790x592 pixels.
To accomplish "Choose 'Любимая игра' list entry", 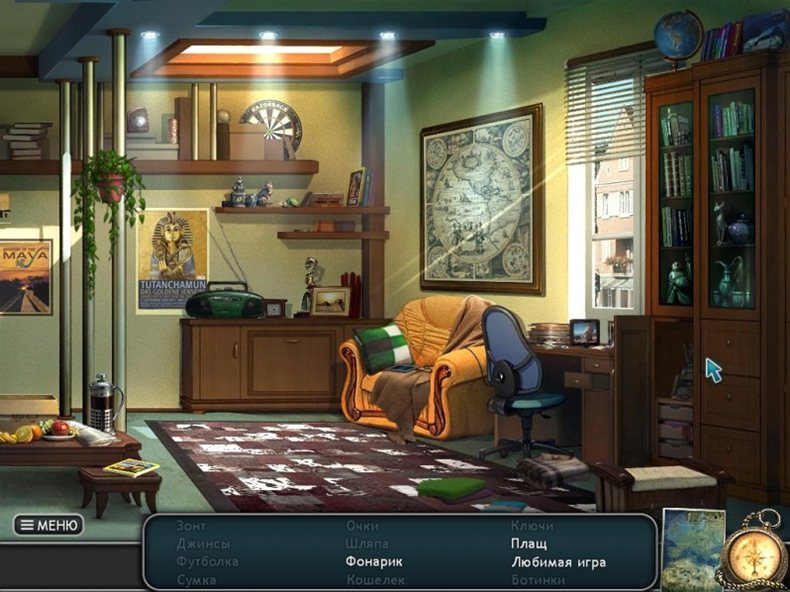I will tap(558, 562).
